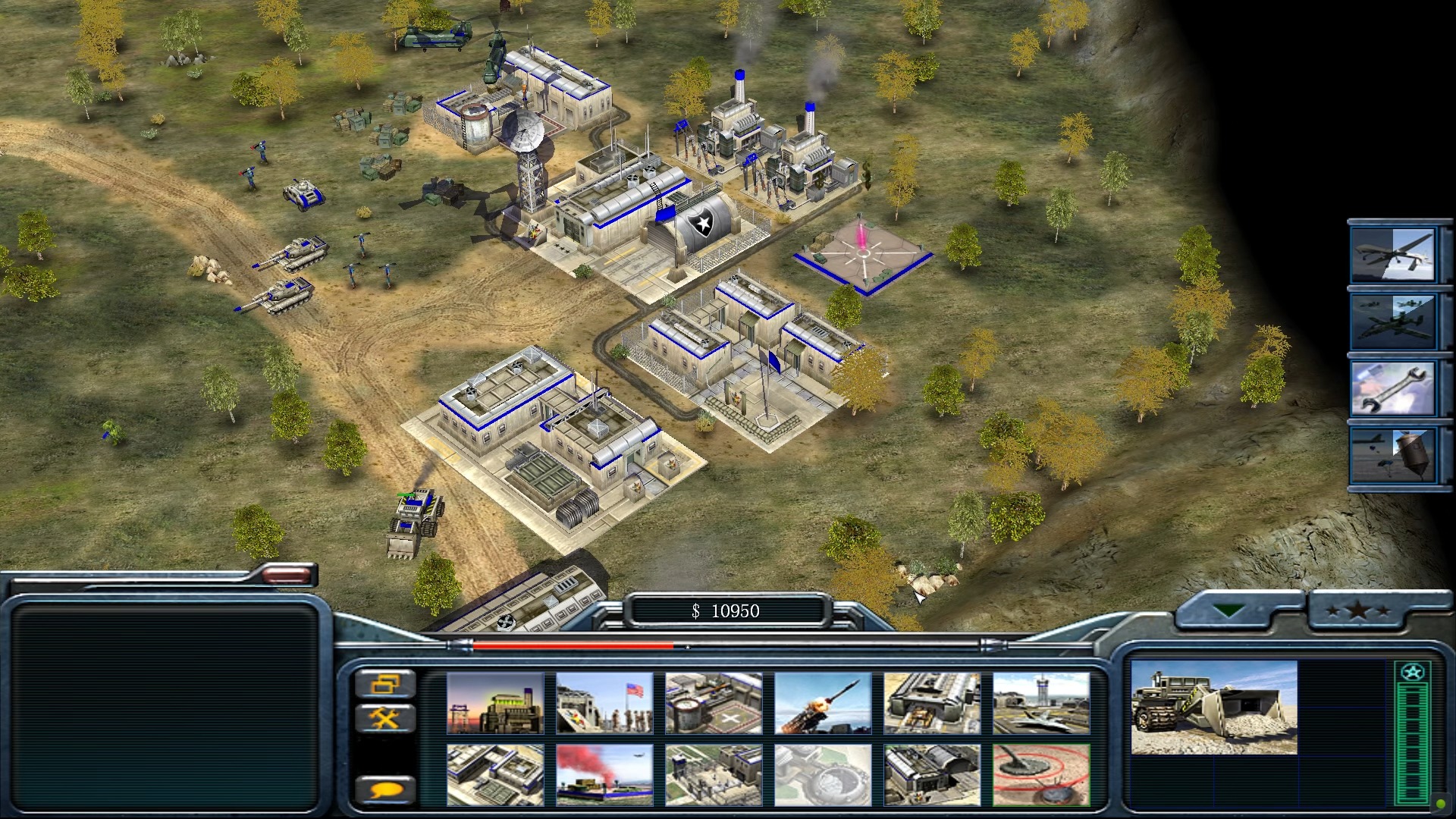Image resolution: width=1456 pixels, height=819 pixels.
Task: Choose the Supply Center build icon
Action: [x=714, y=703]
